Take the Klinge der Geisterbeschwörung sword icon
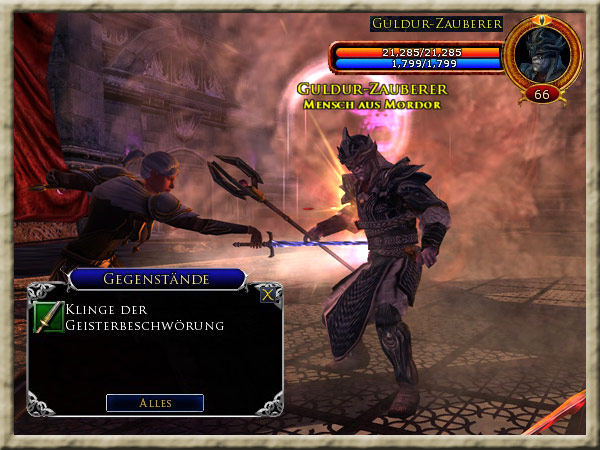The image size is (600, 450). tap(48, 317)
